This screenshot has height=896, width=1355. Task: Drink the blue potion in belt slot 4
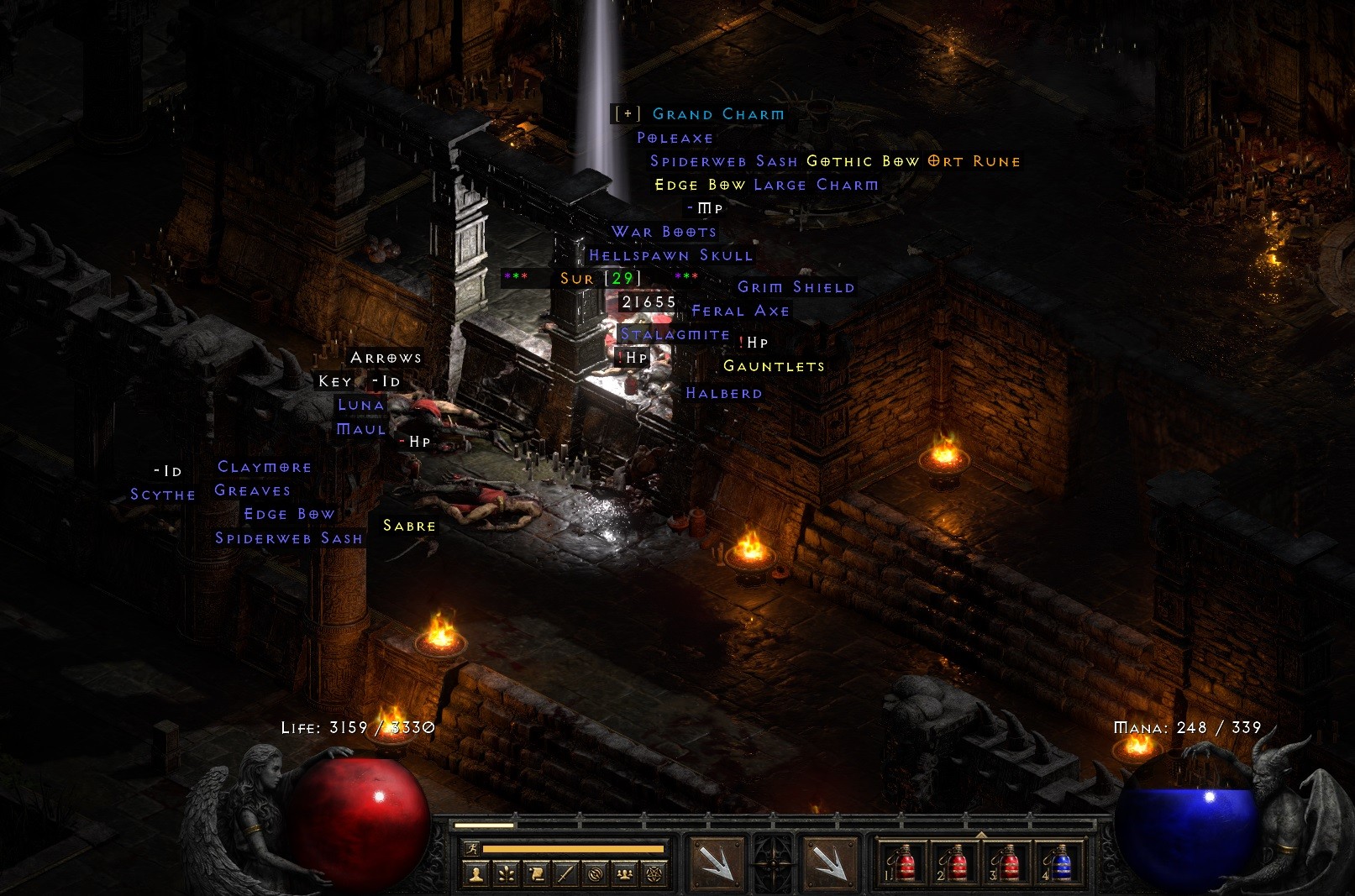tap(1061, 865)
